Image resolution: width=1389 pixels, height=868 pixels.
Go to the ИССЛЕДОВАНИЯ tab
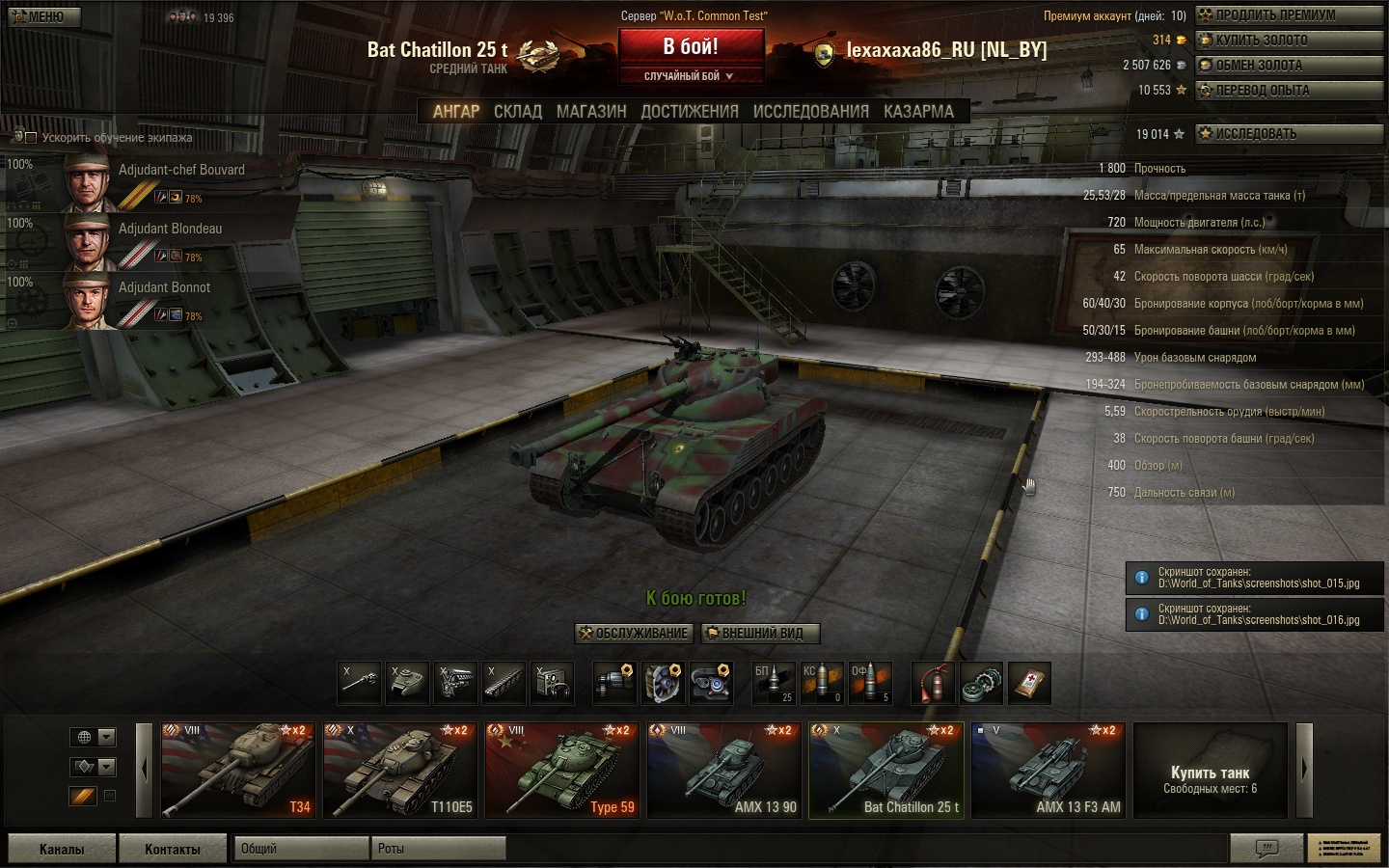coord(810,112)
